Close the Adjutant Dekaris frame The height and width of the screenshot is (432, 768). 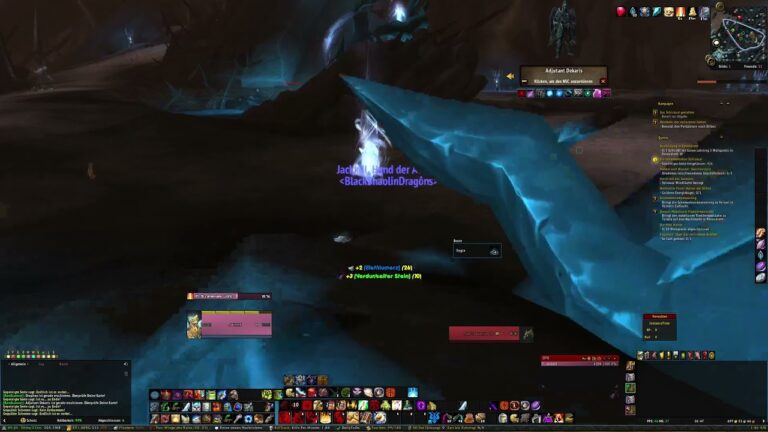(x=602, y=81)
